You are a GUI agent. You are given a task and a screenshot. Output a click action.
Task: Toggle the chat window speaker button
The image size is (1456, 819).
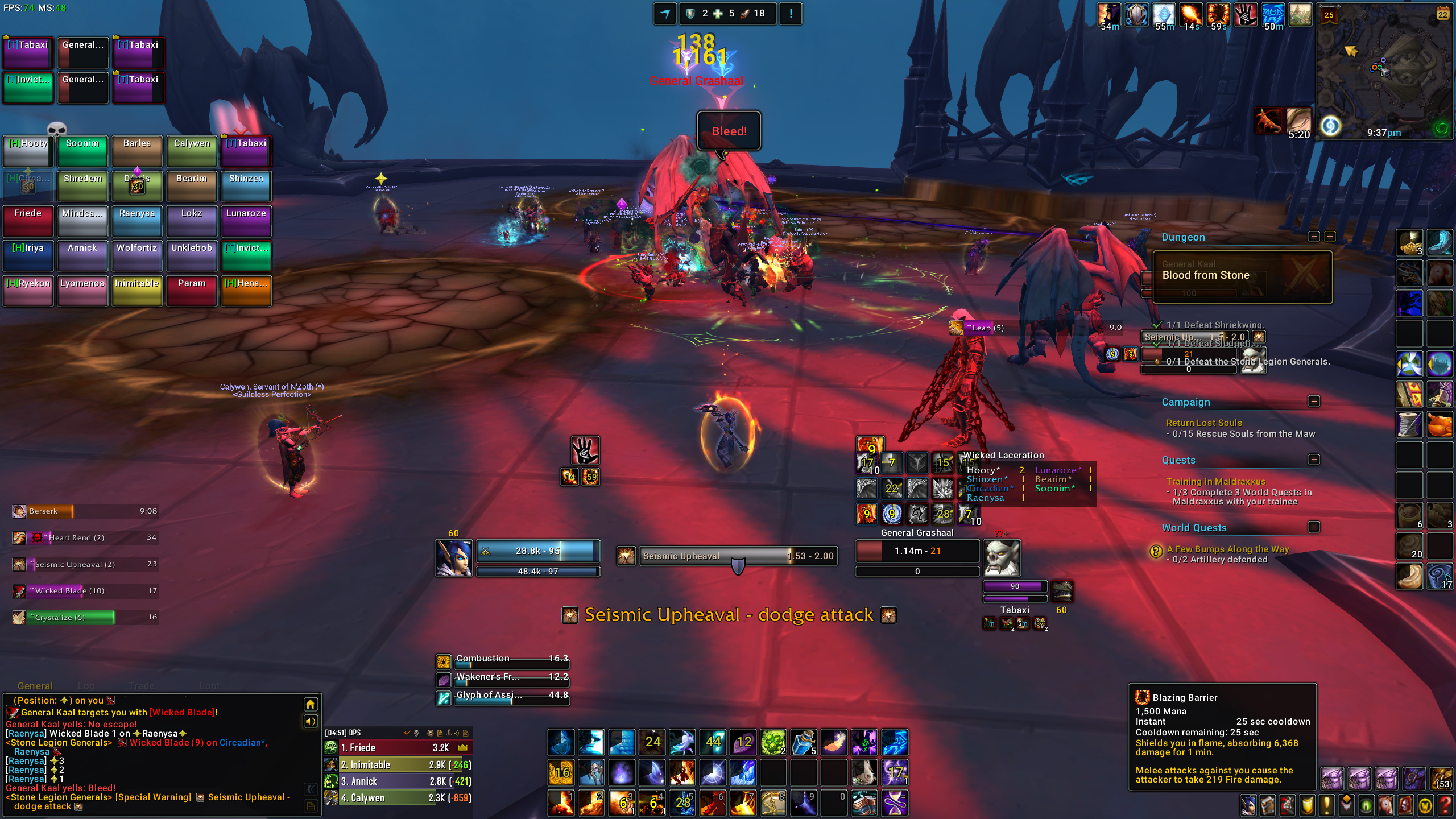click(x=311, y=721)
